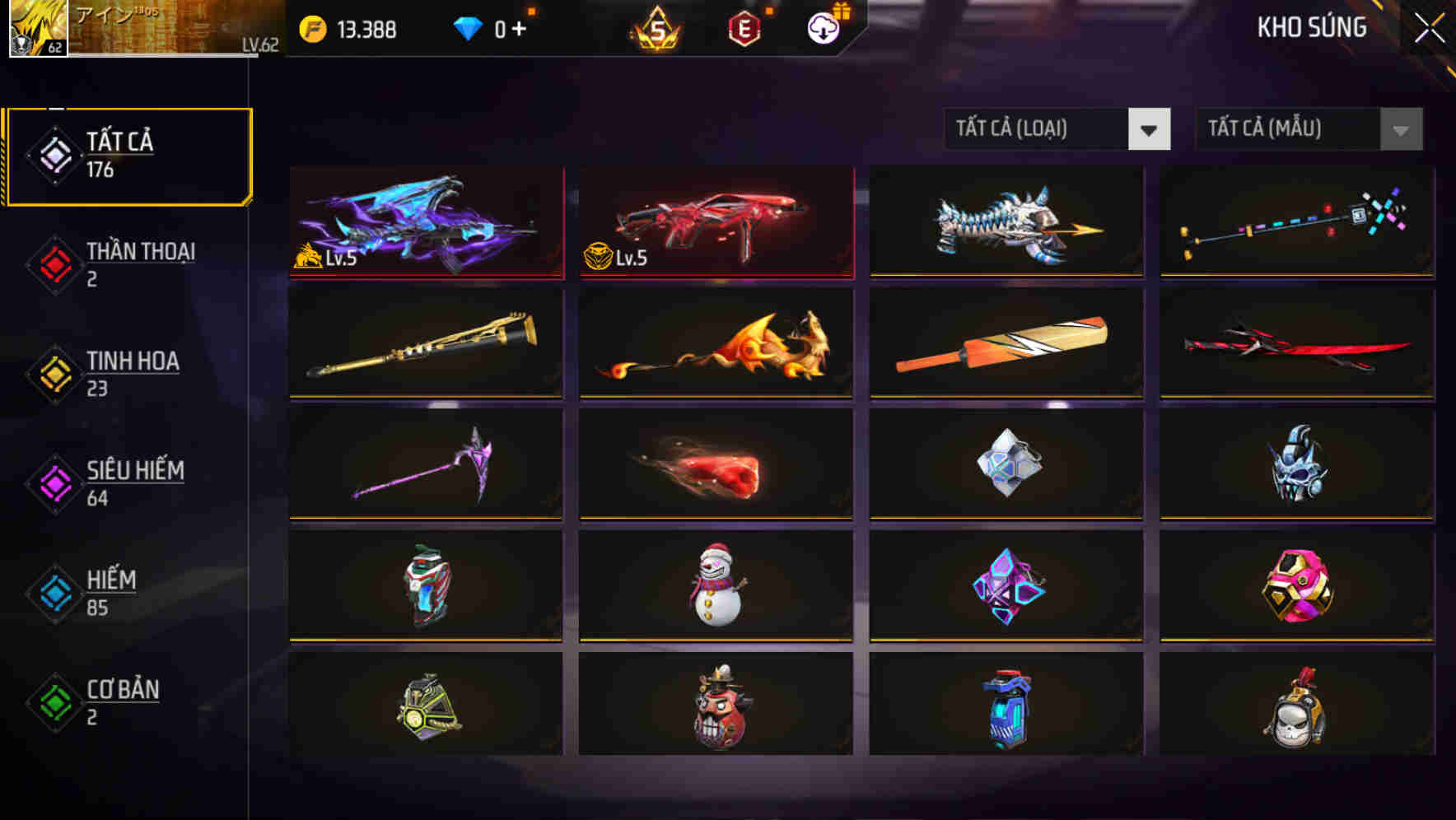Click the red E event badge icon

[x=744, y=29]
